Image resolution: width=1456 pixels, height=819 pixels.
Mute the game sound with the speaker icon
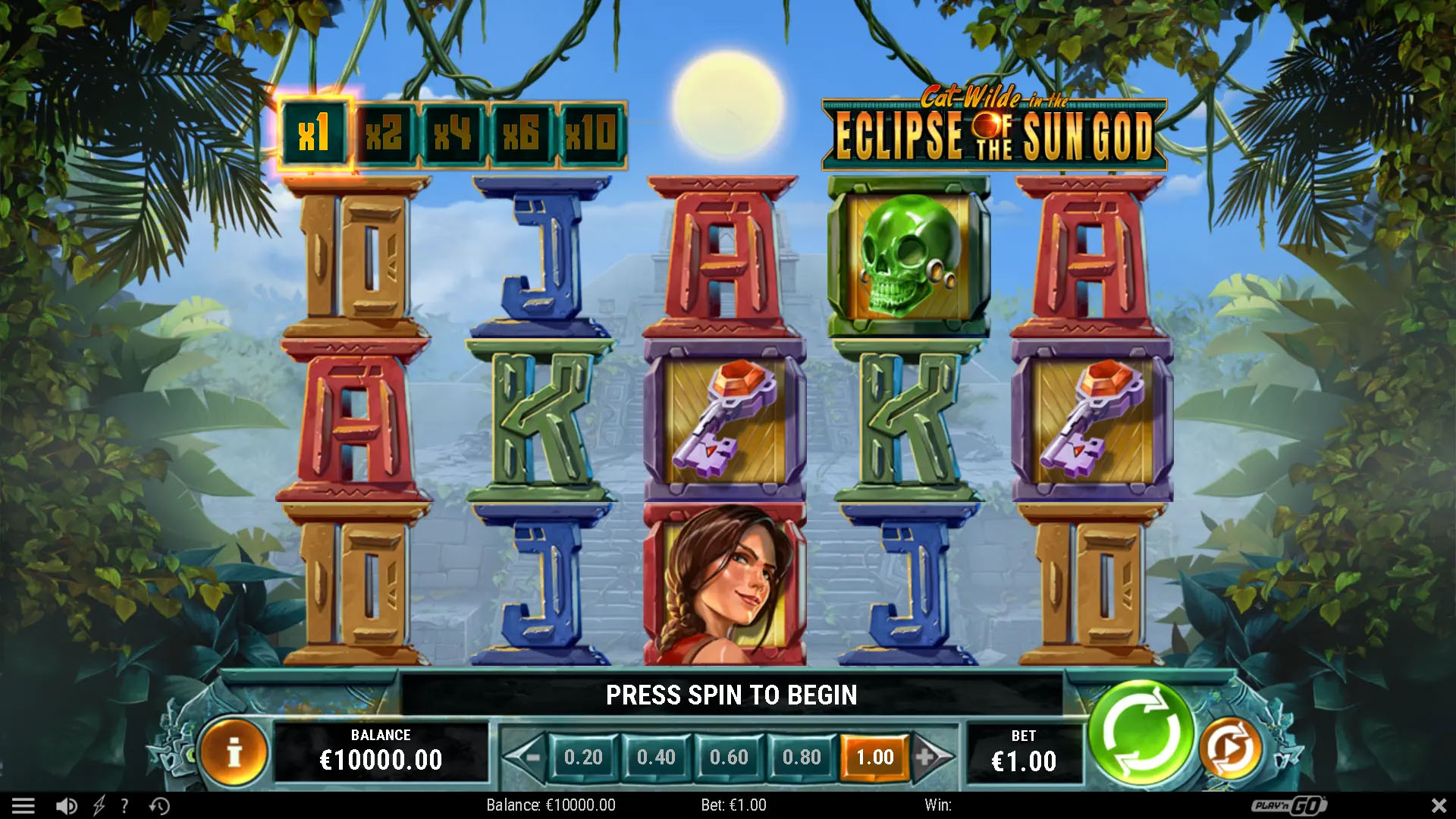click(x=67, y=805)
